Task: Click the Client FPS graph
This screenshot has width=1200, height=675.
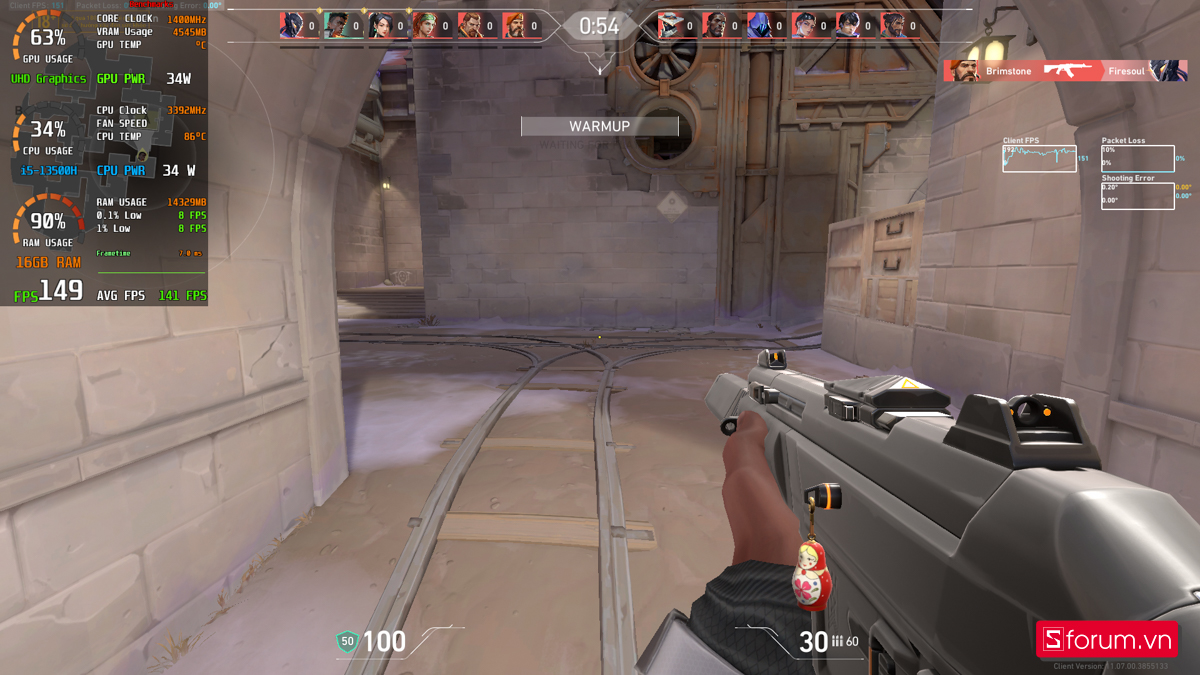Action: tap(1039, 159)
